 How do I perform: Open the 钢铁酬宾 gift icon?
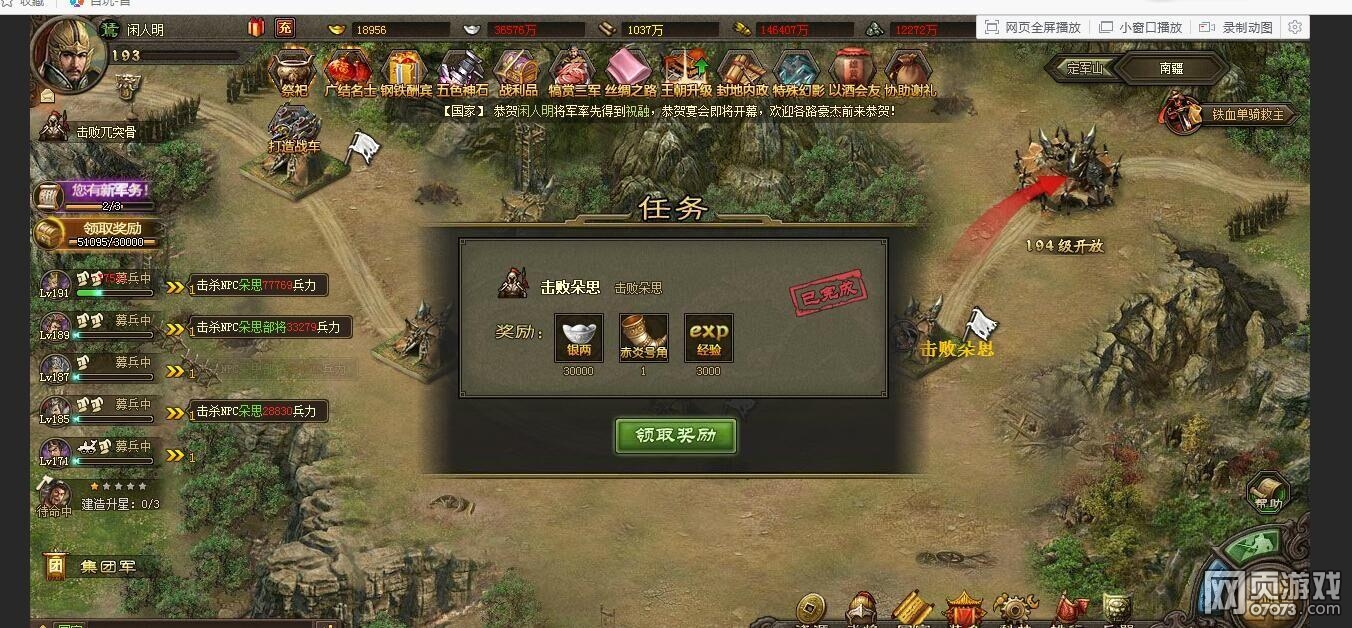pos(405,73)
